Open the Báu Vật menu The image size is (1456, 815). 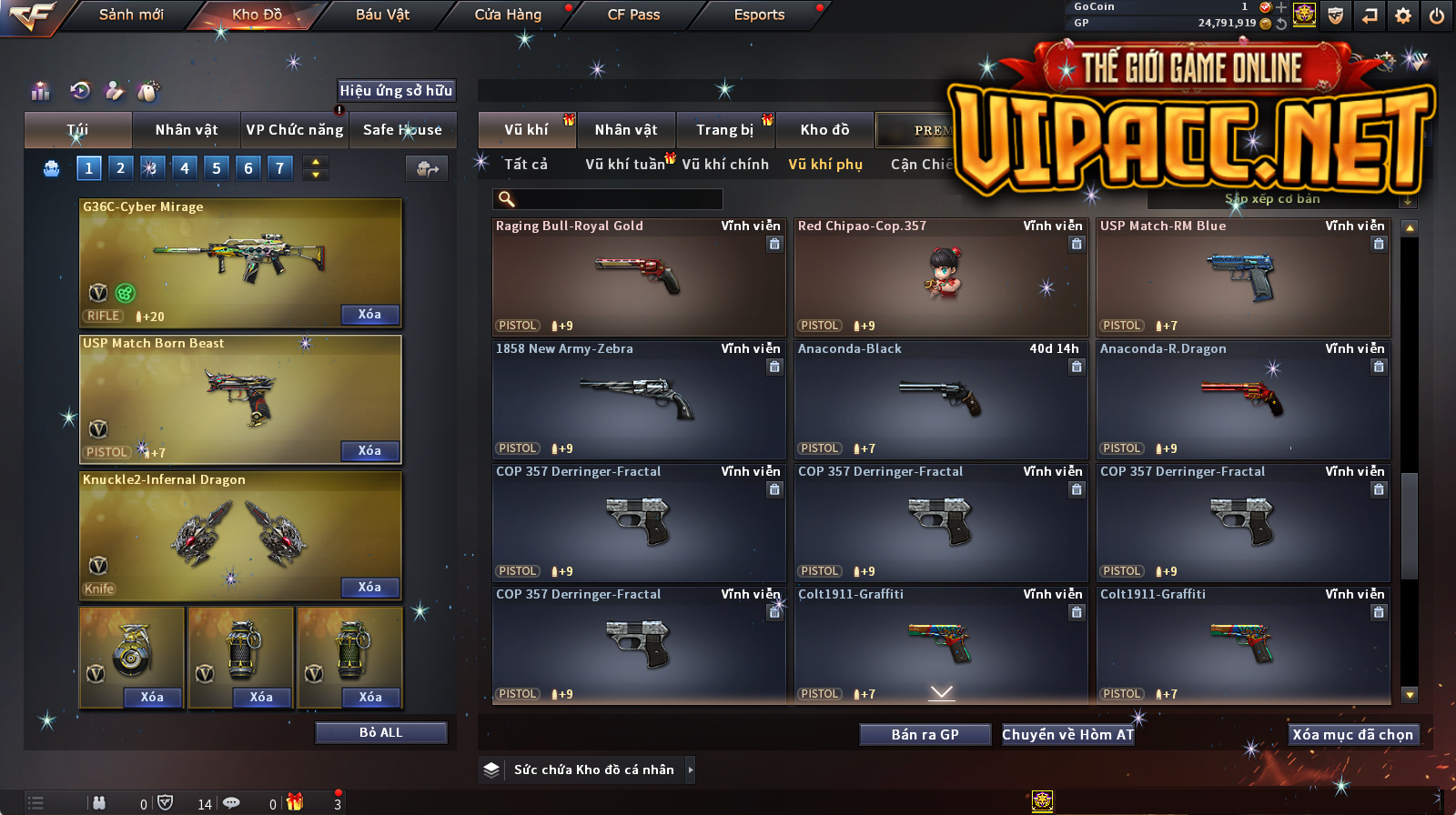[382, 15]
